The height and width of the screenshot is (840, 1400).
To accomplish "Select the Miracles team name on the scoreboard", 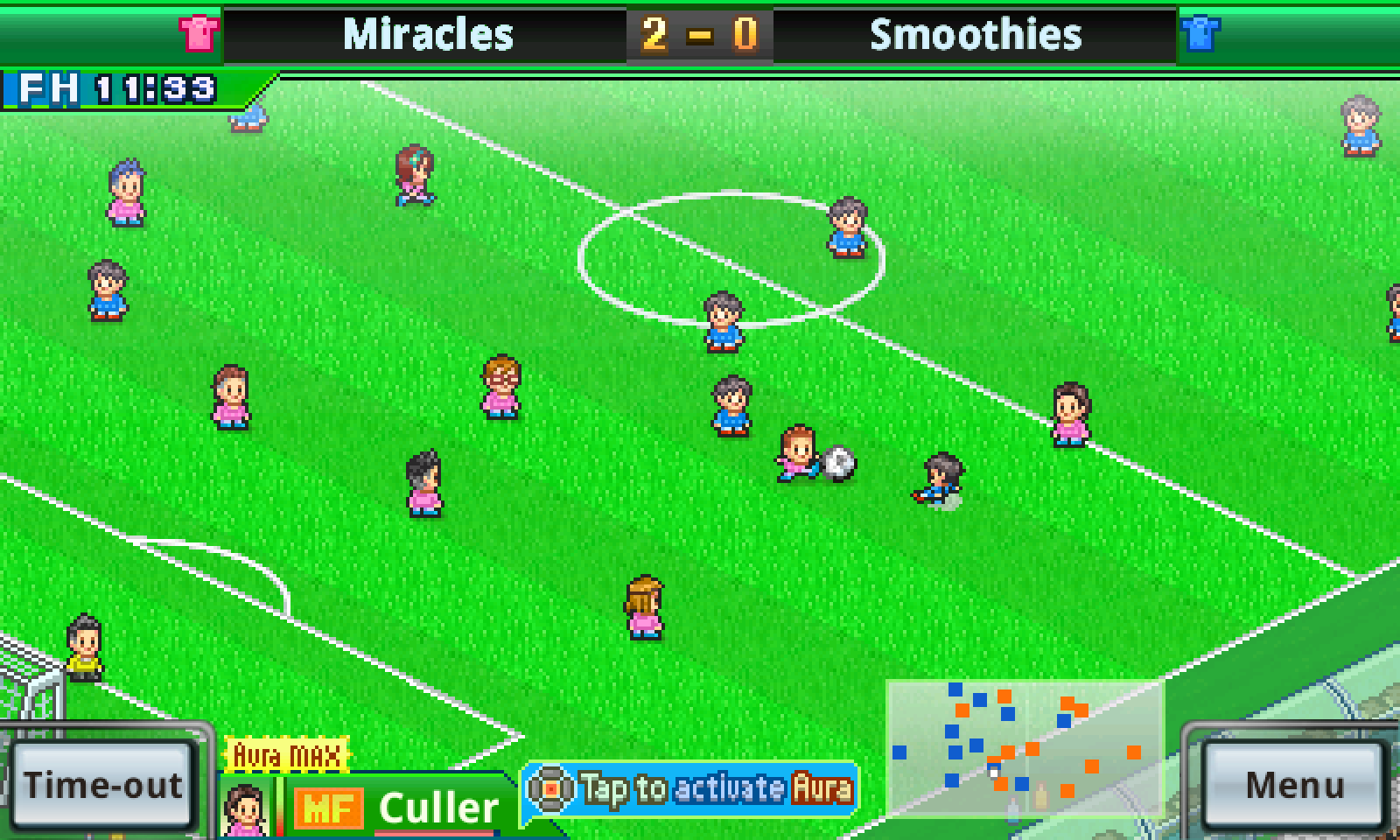I will [x=428, y=32].
